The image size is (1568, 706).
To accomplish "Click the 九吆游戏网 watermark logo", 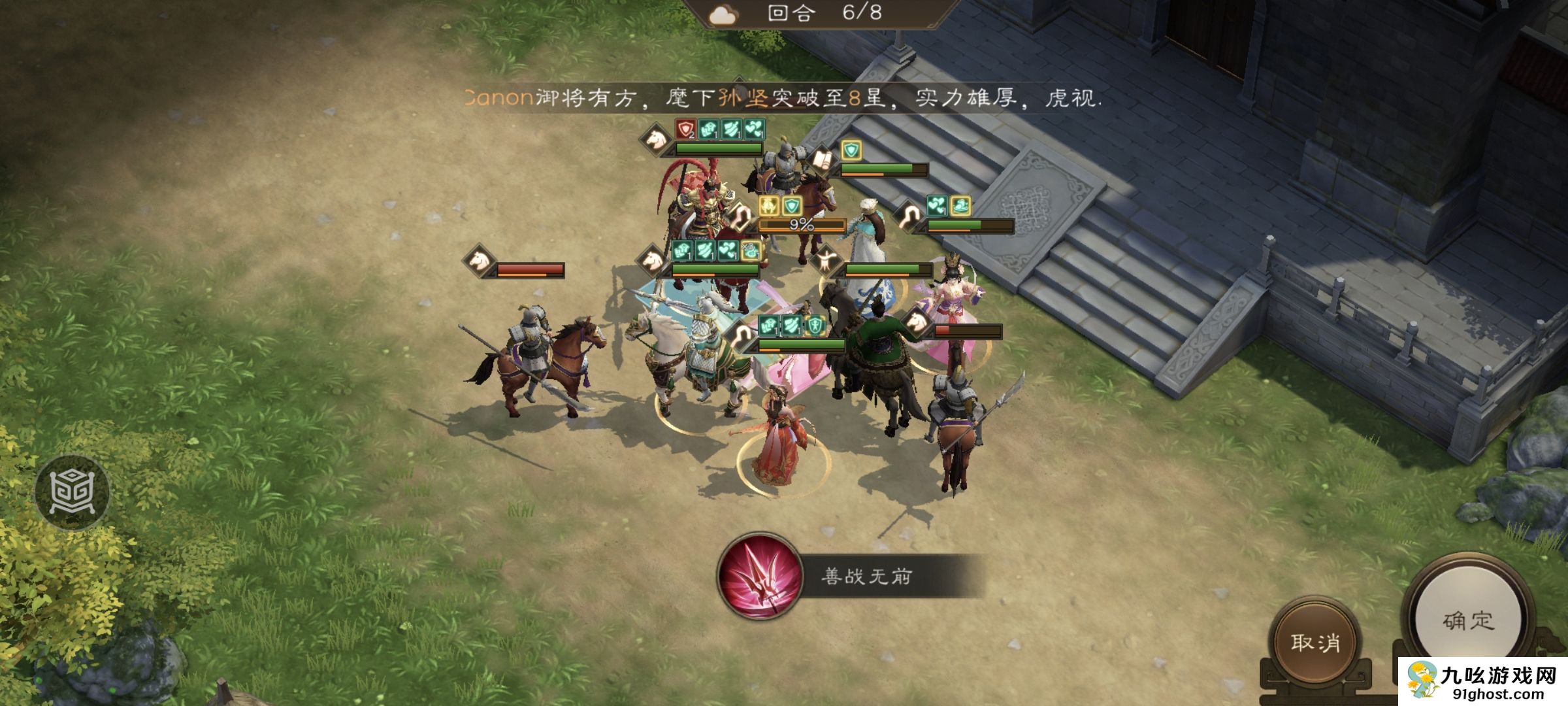I will tap(1482, 680).
